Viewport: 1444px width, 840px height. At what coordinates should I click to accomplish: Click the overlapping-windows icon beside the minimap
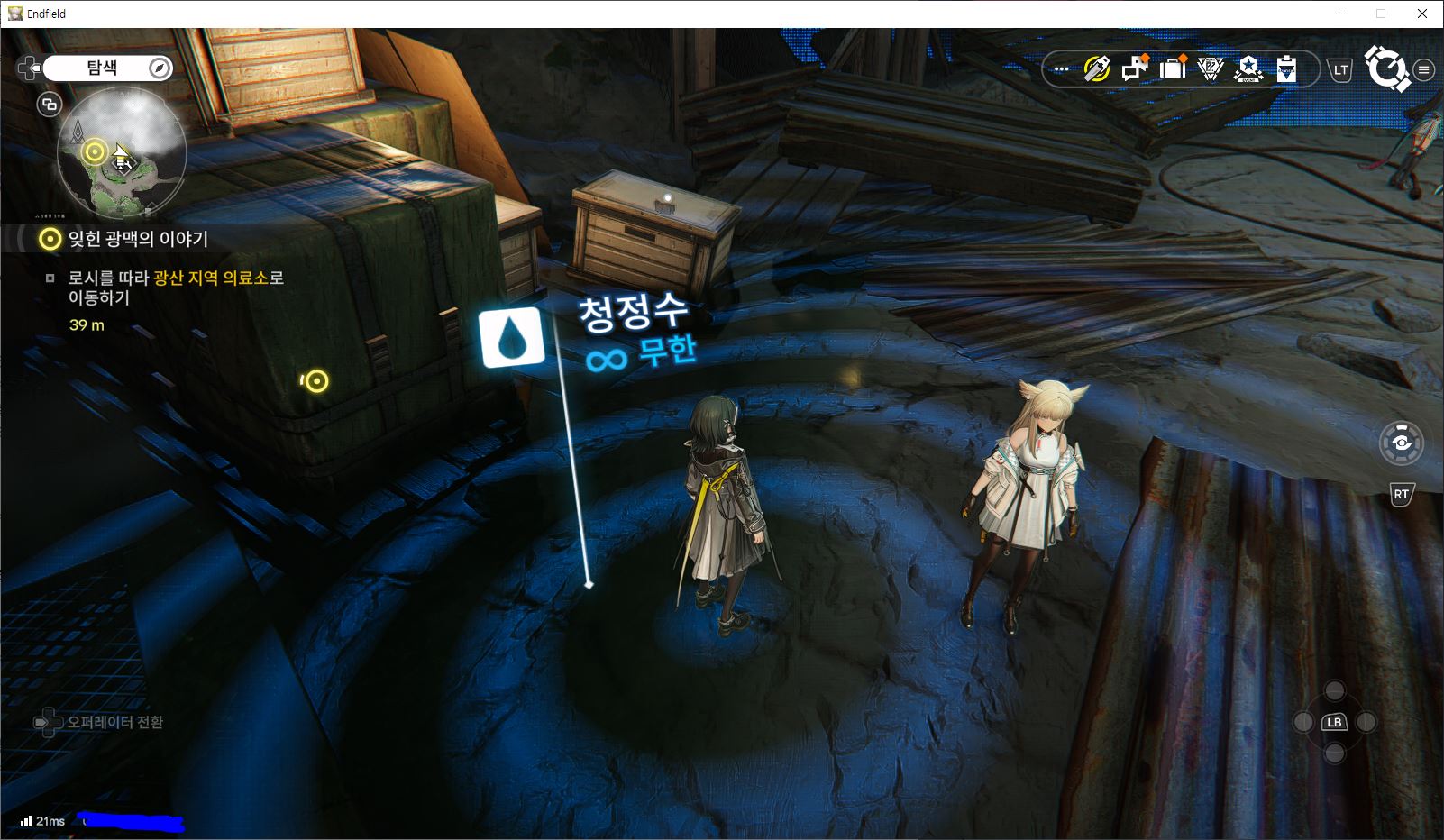(x=50, y=105)
